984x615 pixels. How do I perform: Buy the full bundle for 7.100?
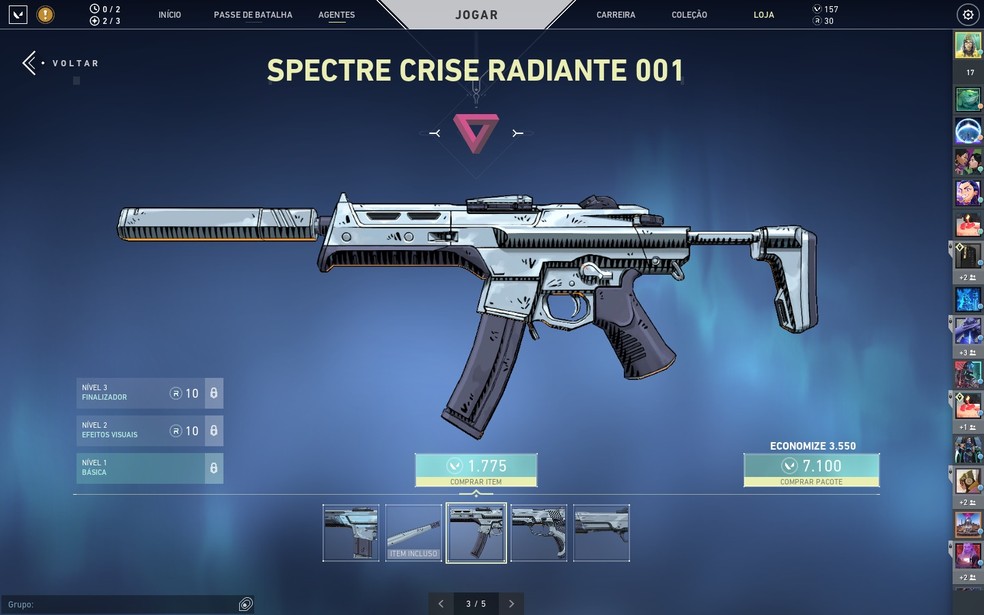[x=811, y=470]
